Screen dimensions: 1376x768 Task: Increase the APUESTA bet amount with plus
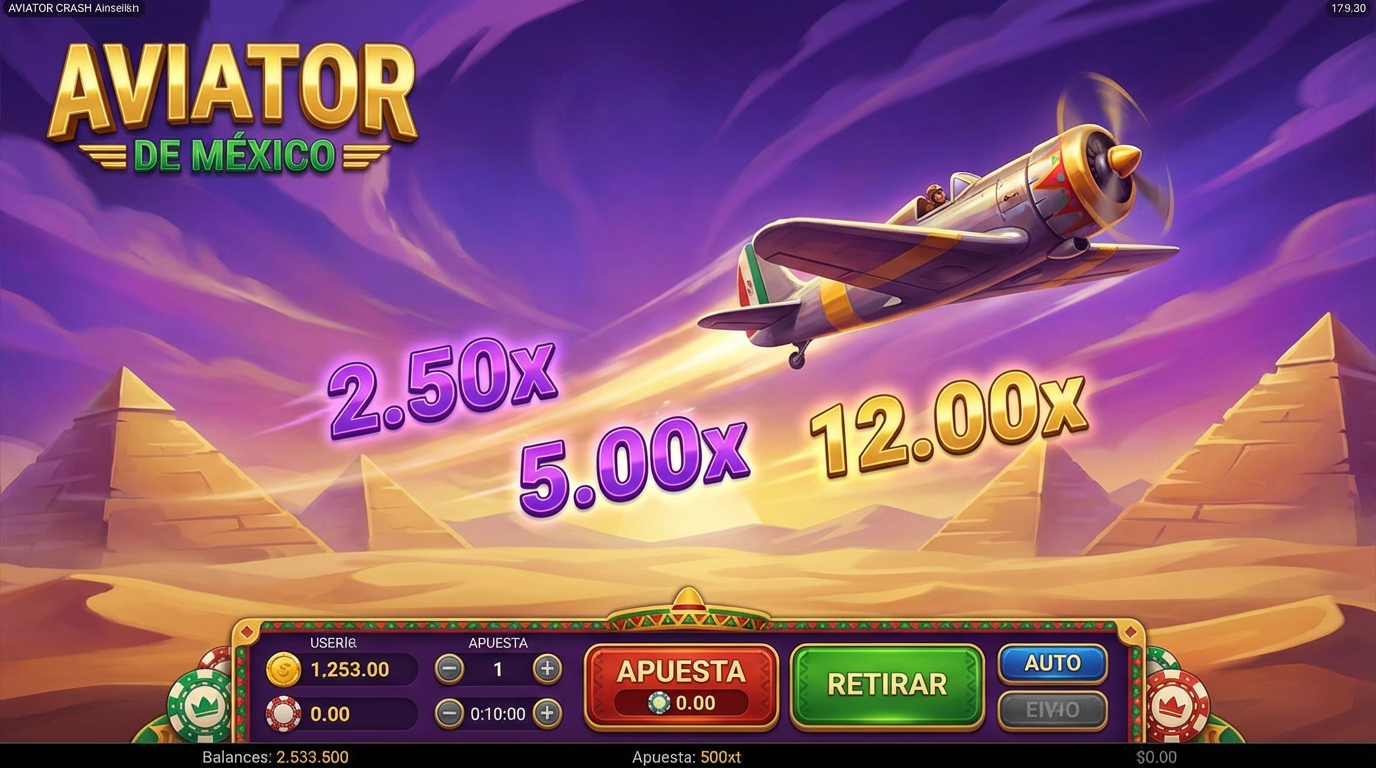[x=546, y=670]
